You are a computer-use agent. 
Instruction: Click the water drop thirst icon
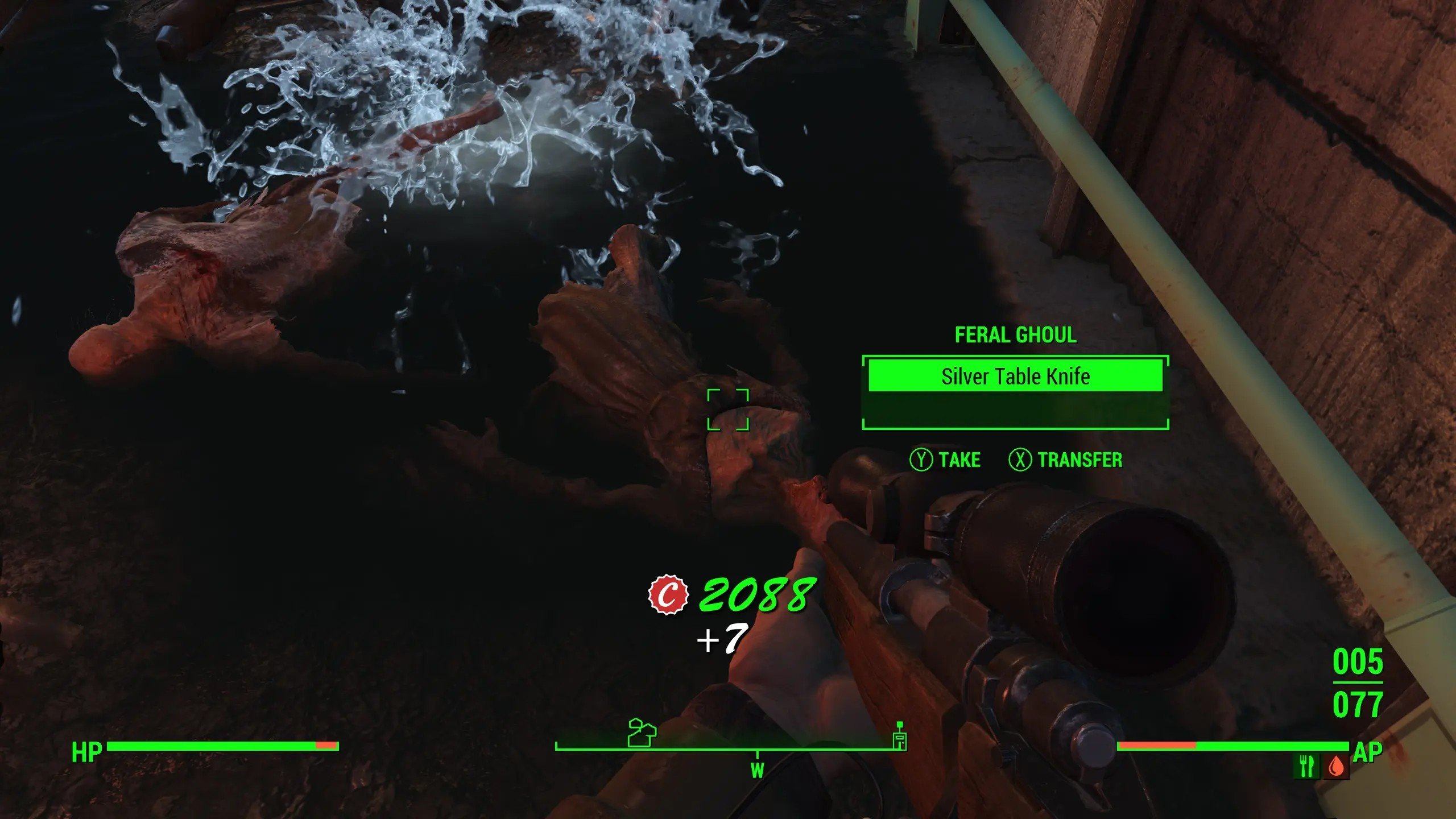1337,767
